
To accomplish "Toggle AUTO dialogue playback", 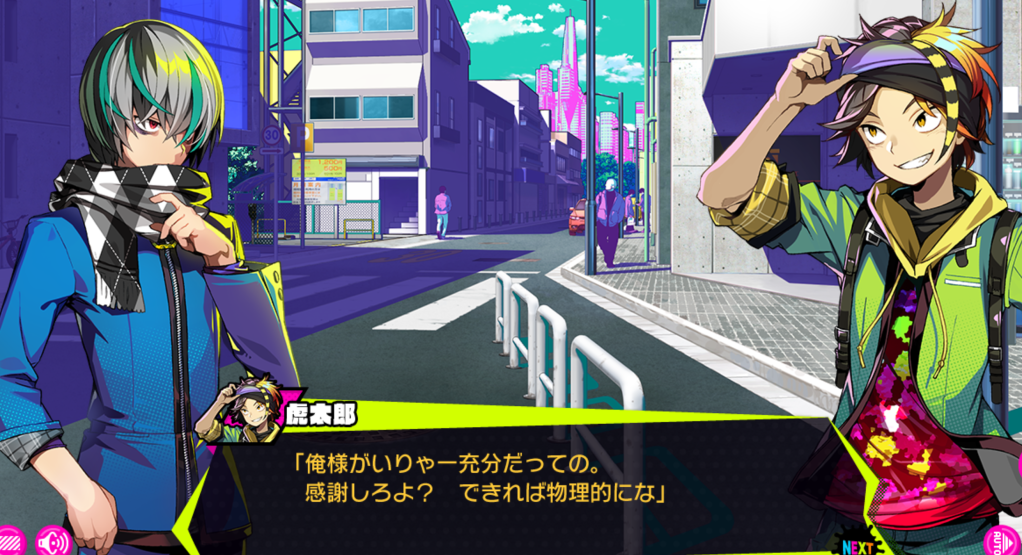I will click(1008, 540).
